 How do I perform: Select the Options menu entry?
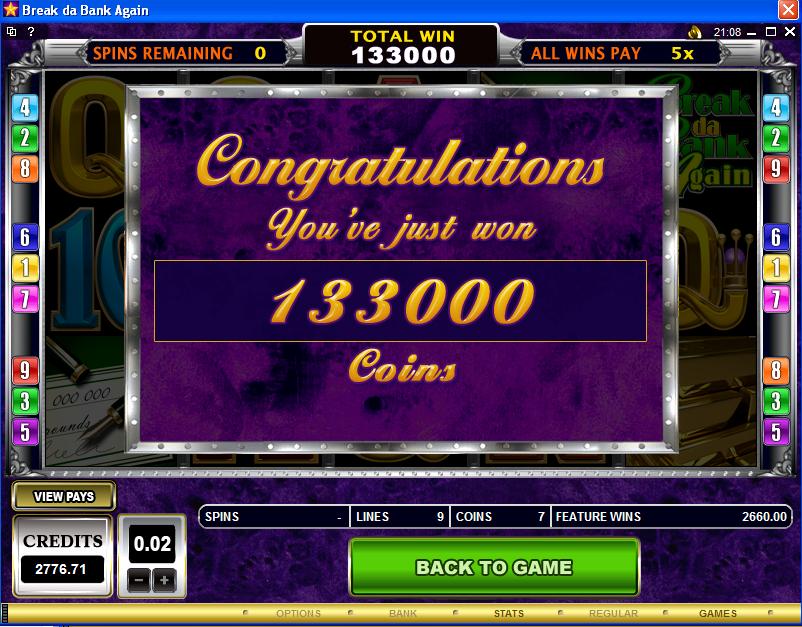pyautogui.click(x=298, y=613)
